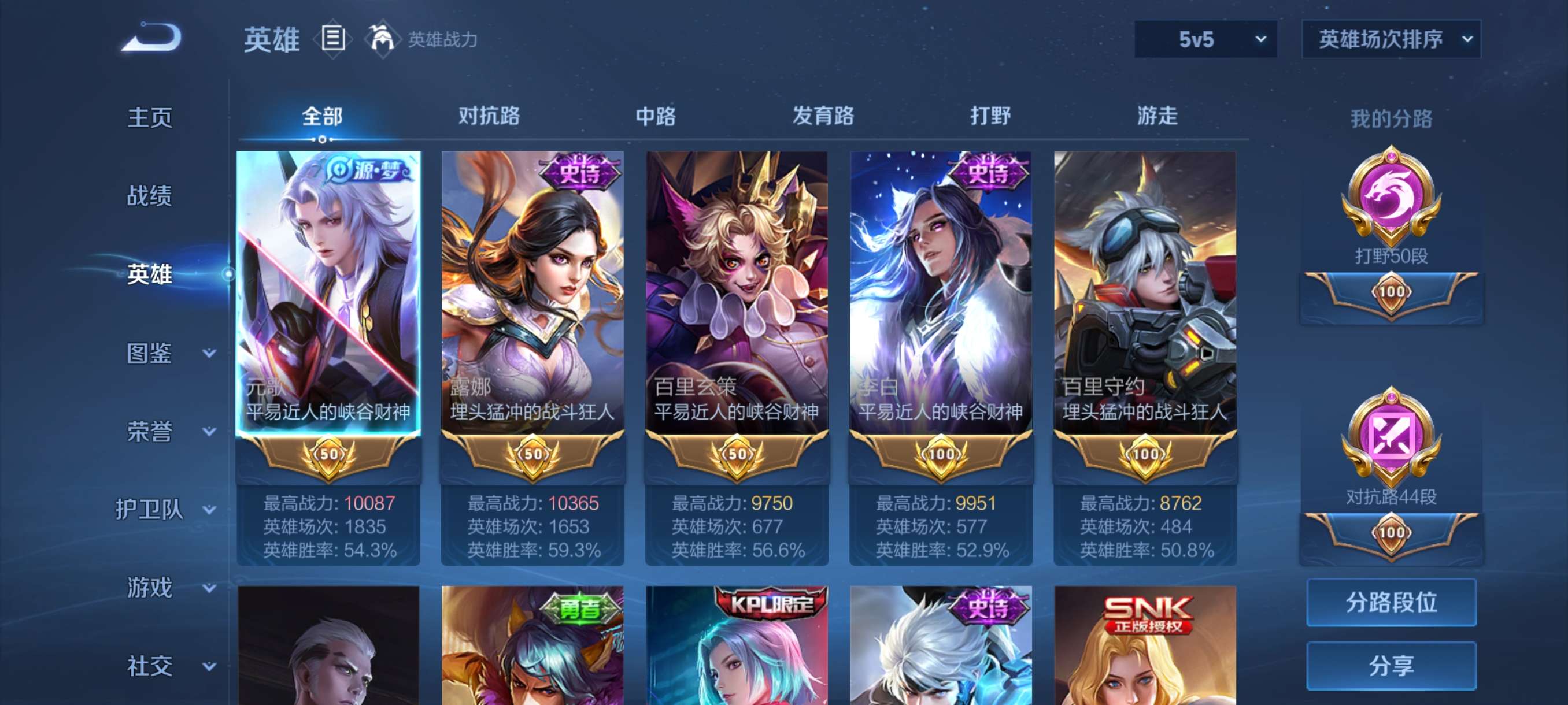The width and height of the screenshot is (1568, 705).
Task: Open the hero list view icon beside 英雄 title
Action: tap(332, 38)
